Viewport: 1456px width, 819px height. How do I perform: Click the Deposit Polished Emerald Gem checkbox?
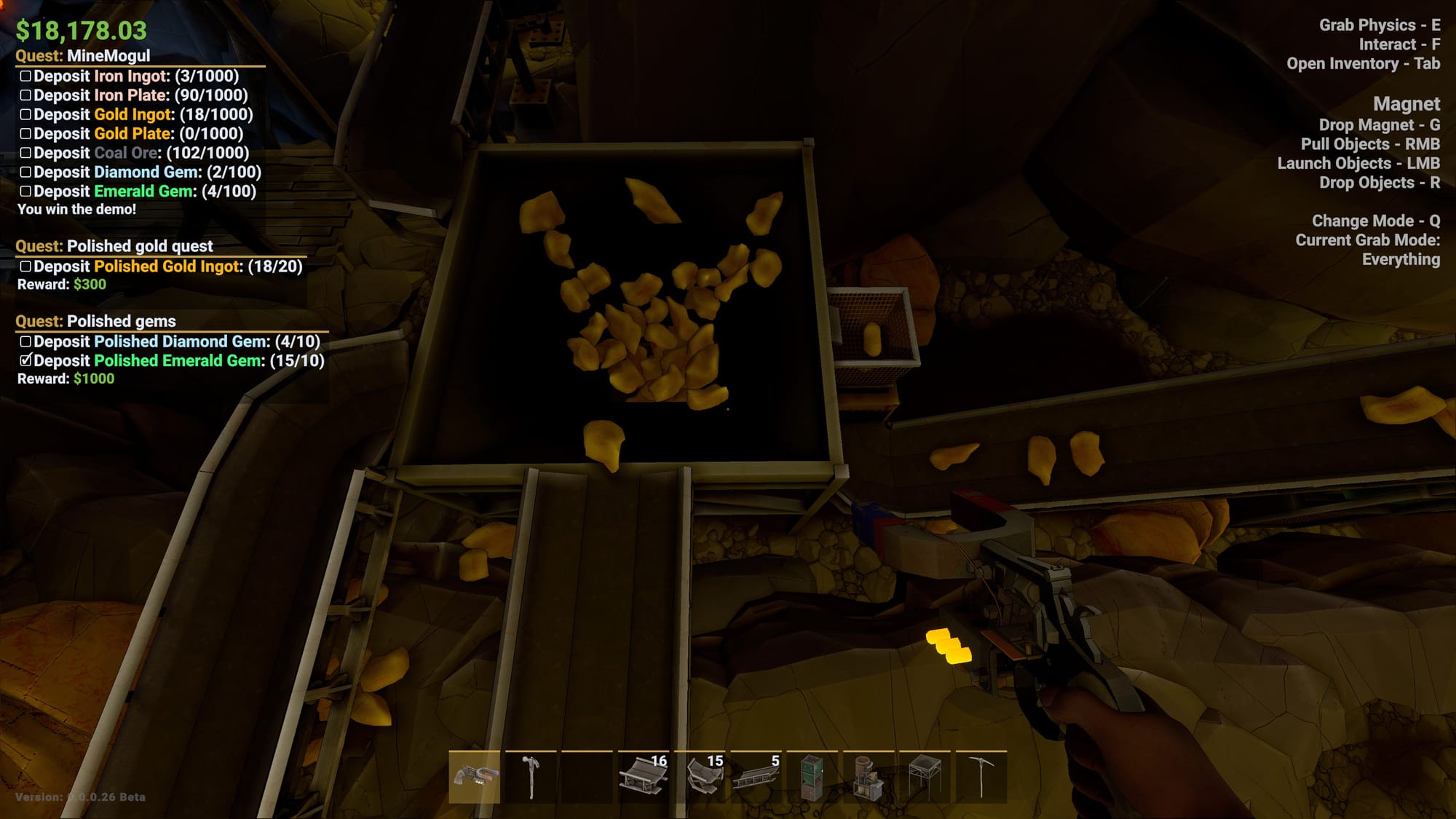pyautogui.click(x=26, y=360)
